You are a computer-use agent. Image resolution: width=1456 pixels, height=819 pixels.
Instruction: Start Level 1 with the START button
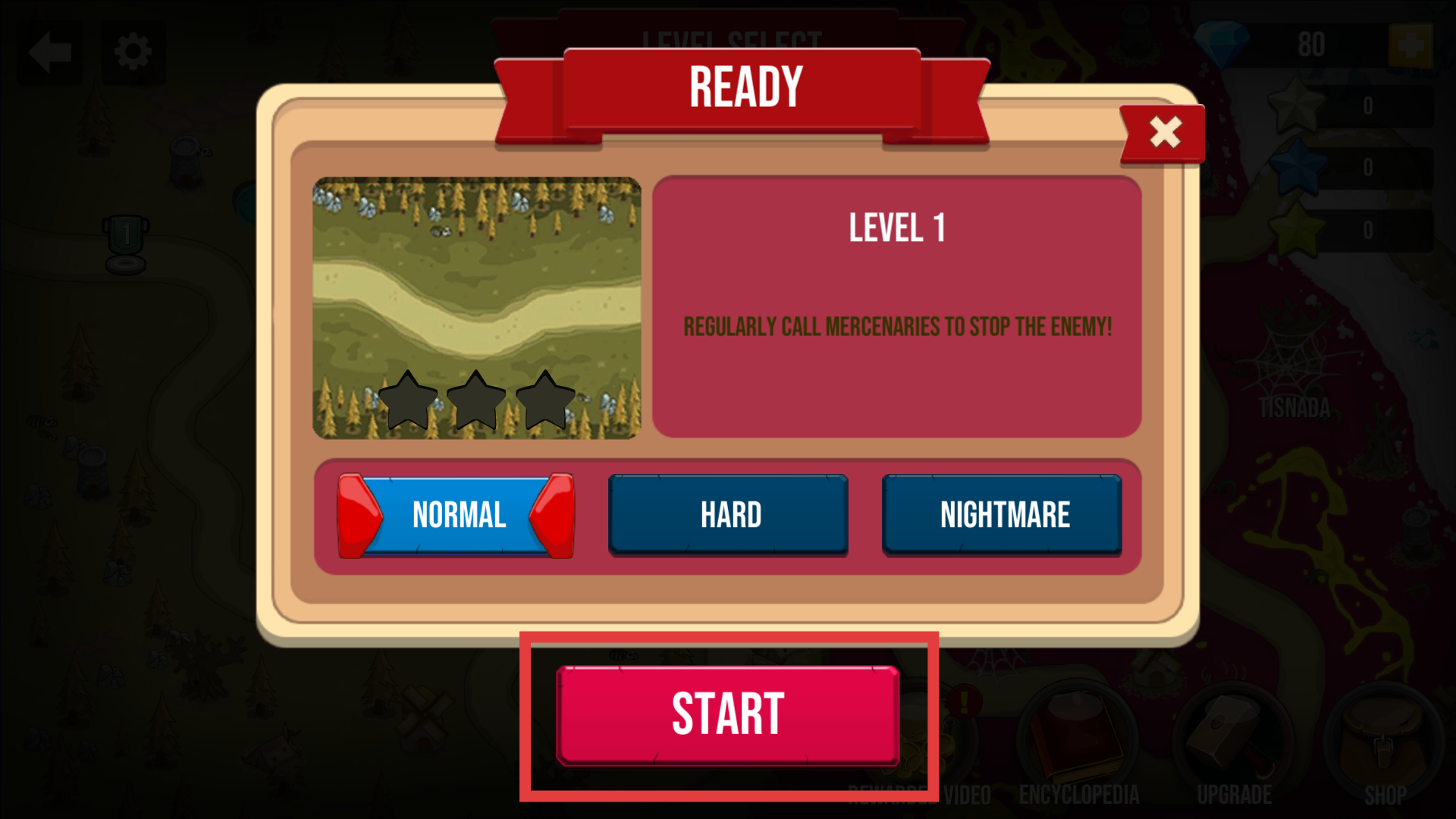(728, 715)
